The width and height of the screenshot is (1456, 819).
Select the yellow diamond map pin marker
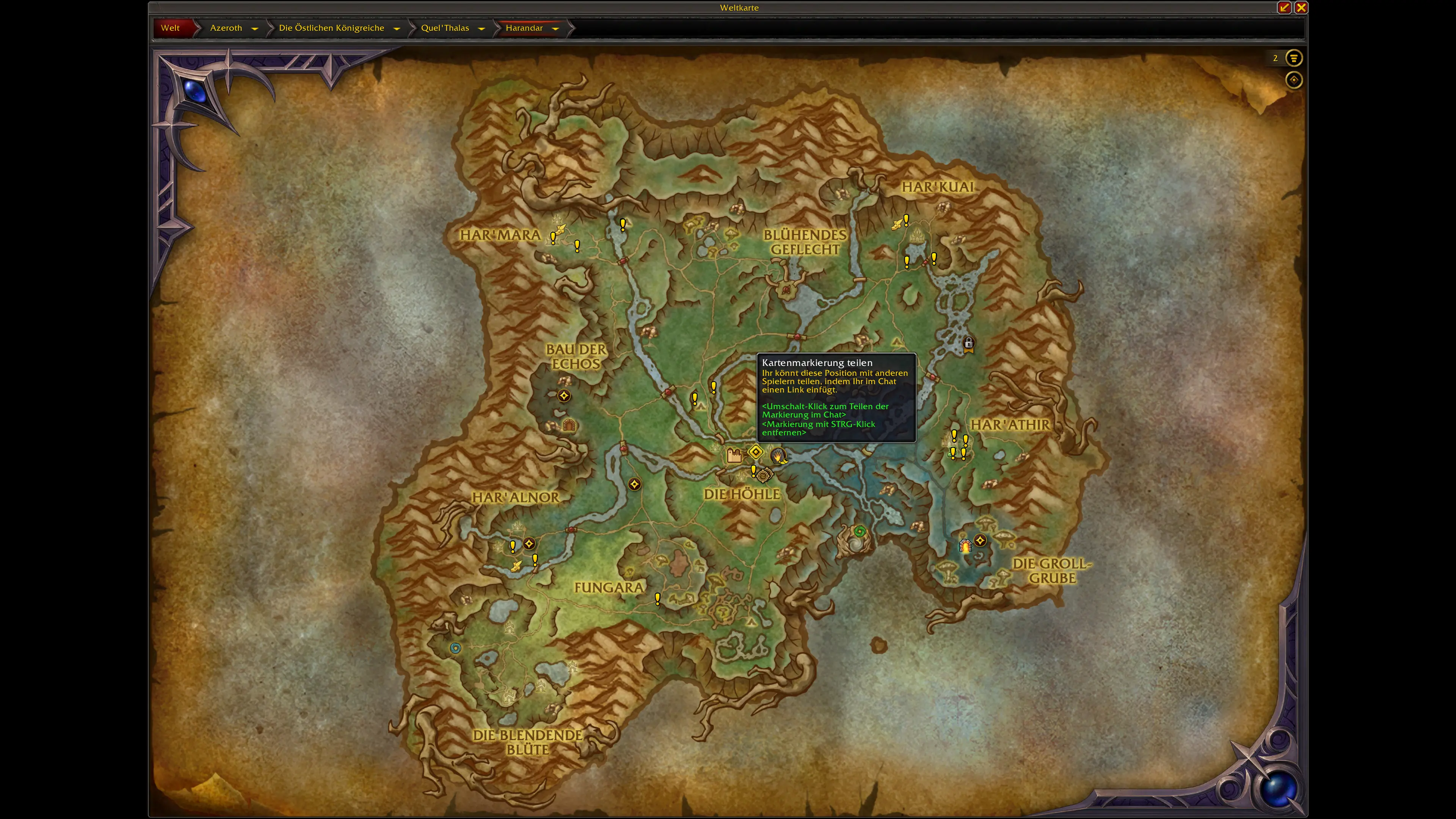(x=756, y=452)
